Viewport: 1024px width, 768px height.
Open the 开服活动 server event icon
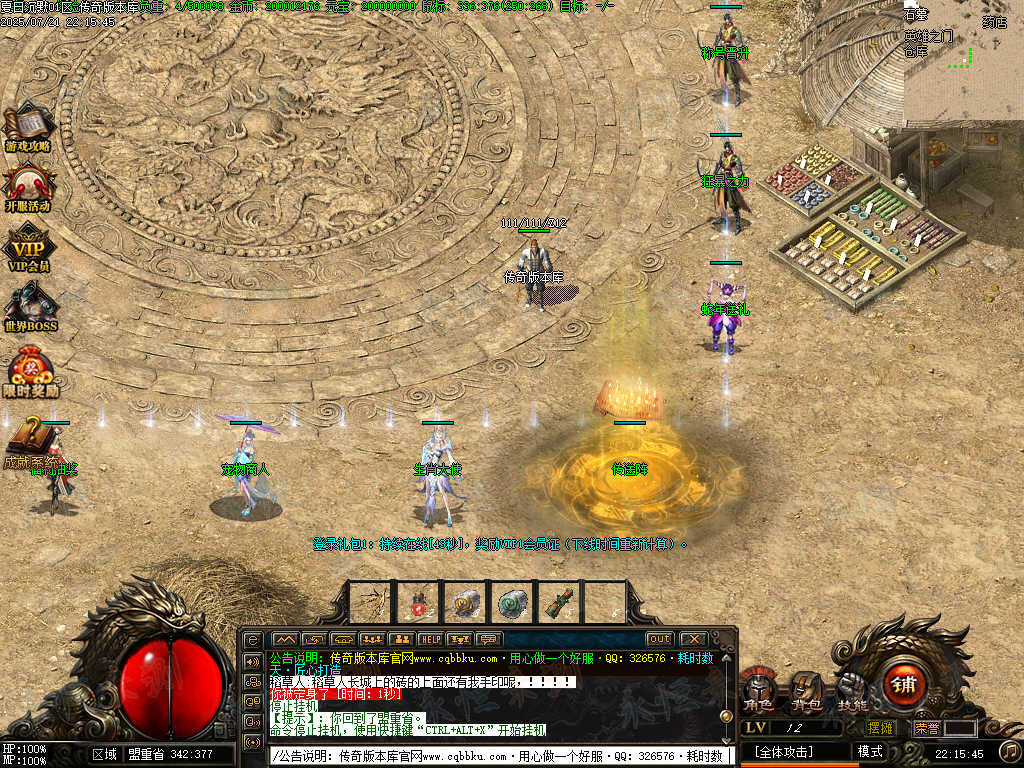pyautogui.click(x=28, y=186)
